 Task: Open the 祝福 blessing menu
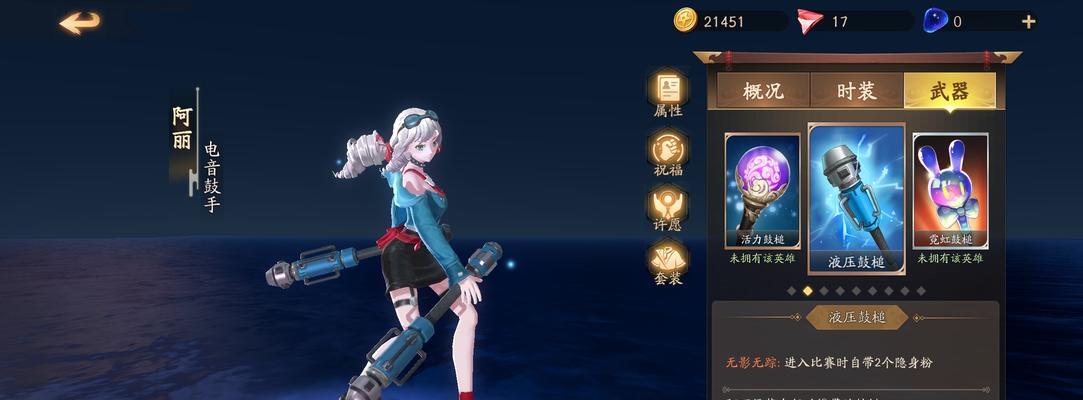click(x=668, y=152)
